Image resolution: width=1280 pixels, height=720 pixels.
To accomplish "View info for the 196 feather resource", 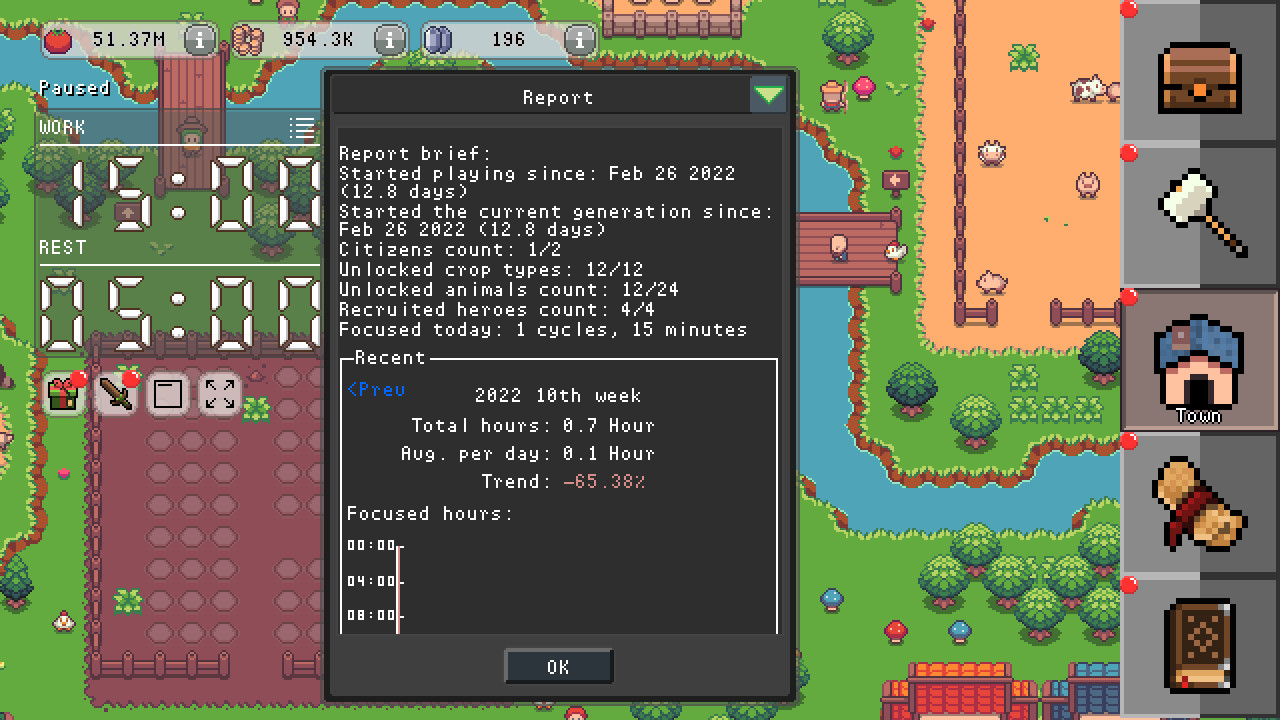I will tap(578, 40).
